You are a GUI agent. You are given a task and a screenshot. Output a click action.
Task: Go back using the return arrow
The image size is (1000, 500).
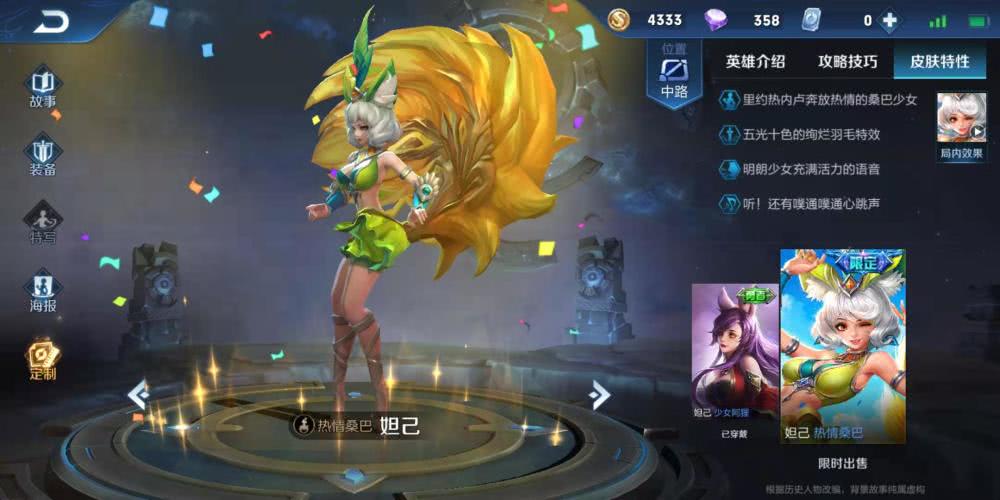[x=50, y=20]
